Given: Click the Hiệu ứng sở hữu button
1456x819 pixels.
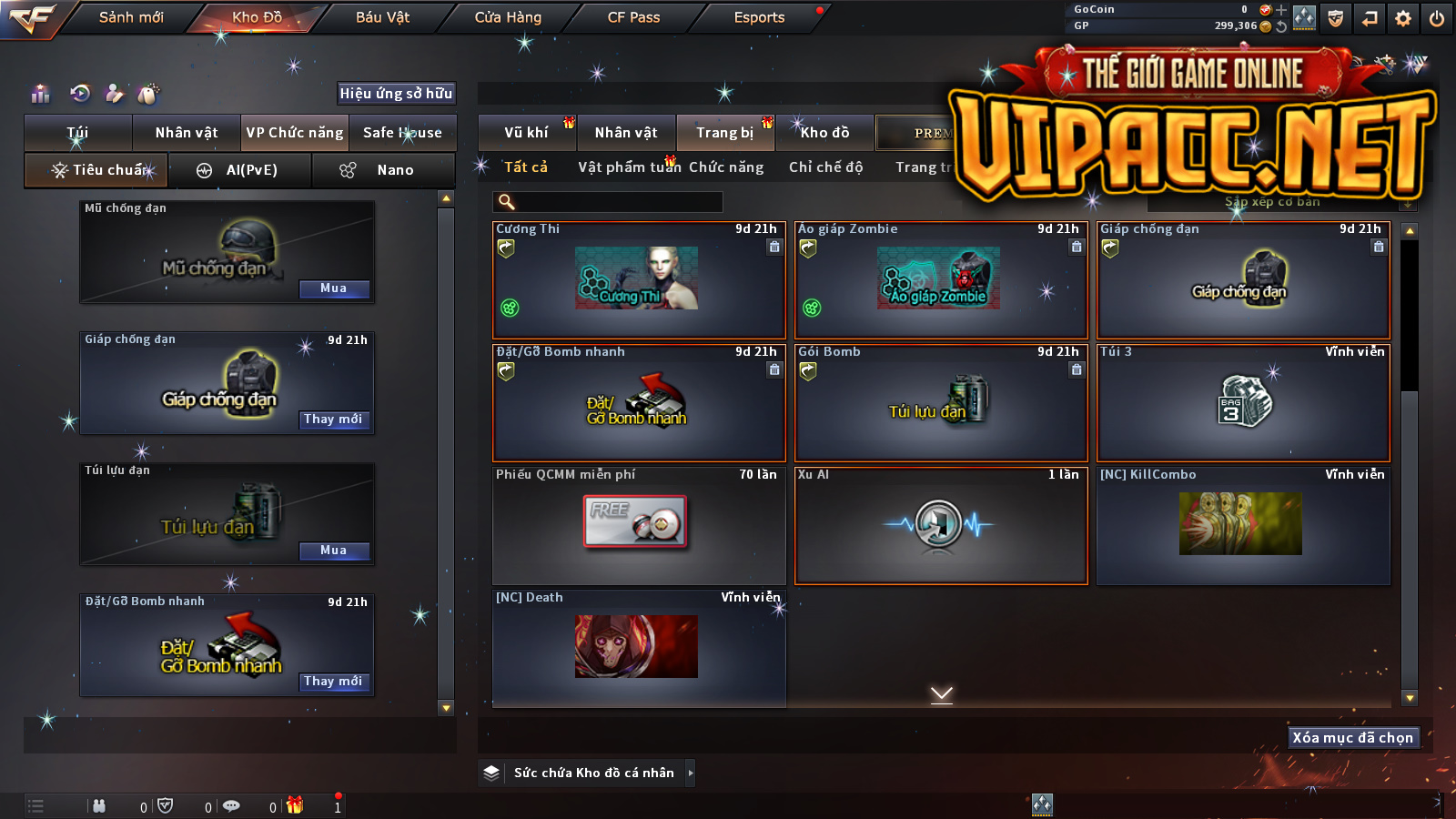Looking at the screenshot, I should [x=396, y=93].
